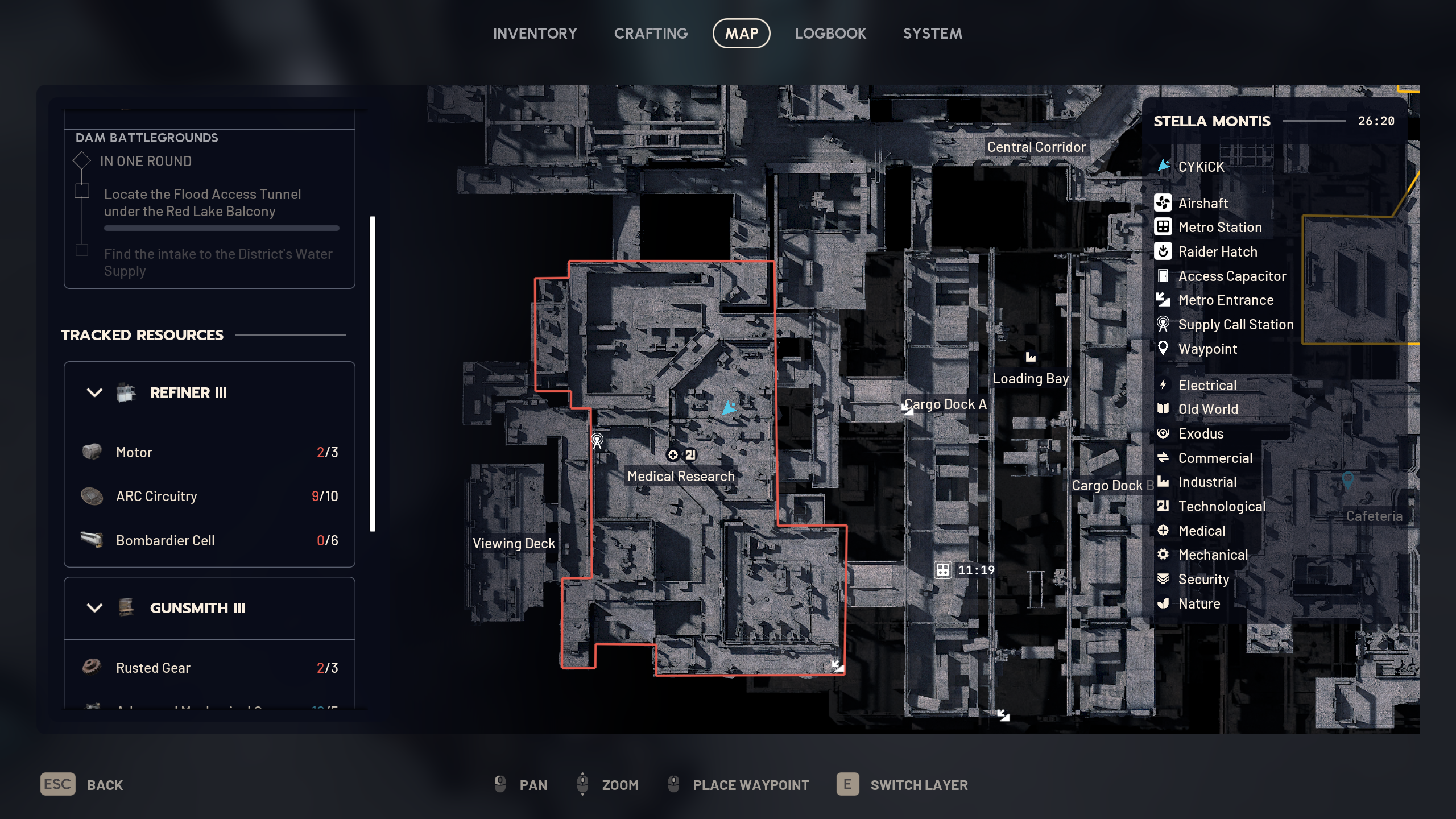
Task: Click the Supply Call Station map marker
Action: [x=597, y=440]
